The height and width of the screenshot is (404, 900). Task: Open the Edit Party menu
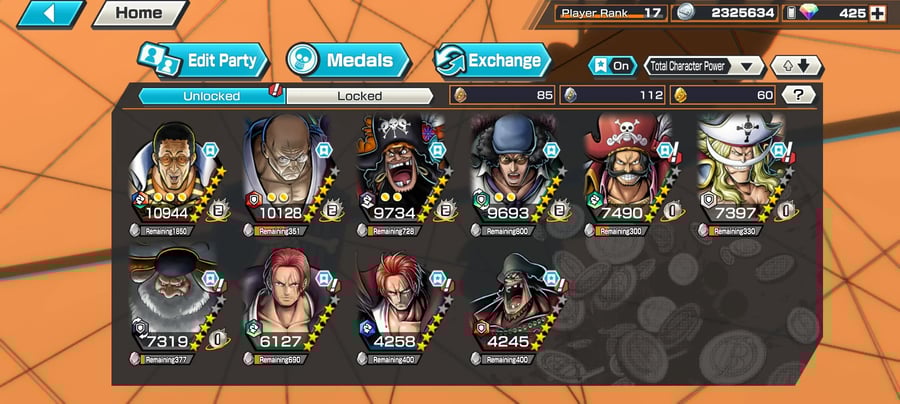pos(204,60)
